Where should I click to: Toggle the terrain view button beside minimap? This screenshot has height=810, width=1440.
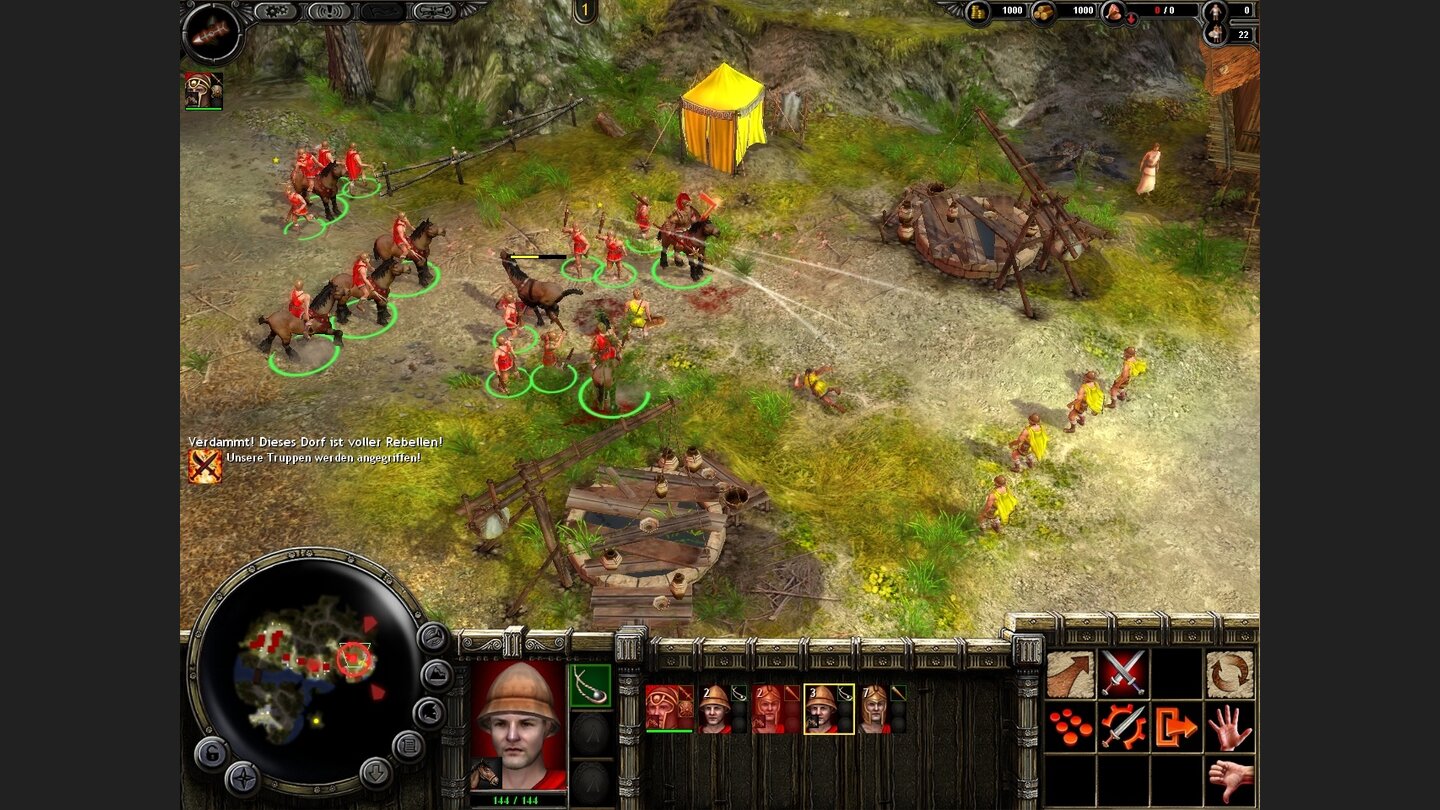click(435, 675)
